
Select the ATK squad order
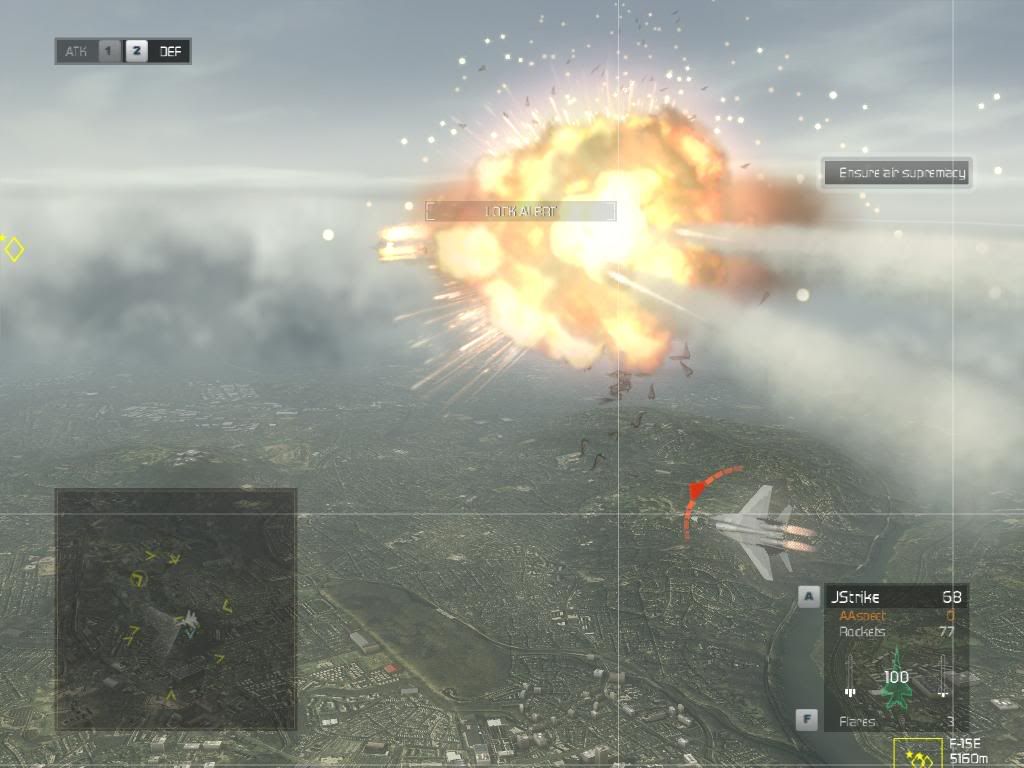[x=76, y=51]
